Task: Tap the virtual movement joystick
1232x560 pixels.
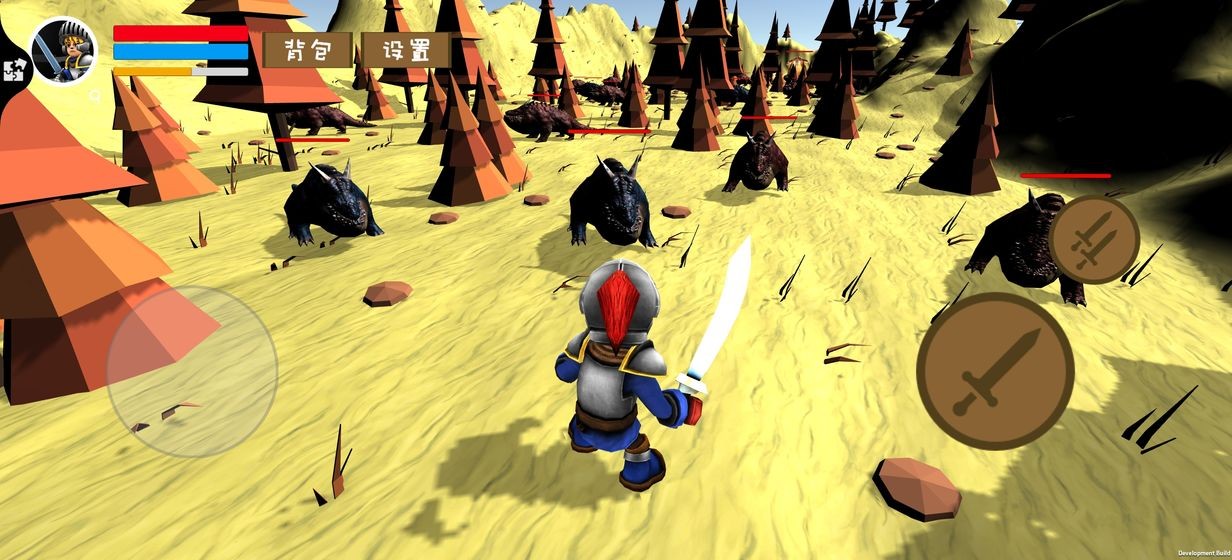Action: point(191,372)
